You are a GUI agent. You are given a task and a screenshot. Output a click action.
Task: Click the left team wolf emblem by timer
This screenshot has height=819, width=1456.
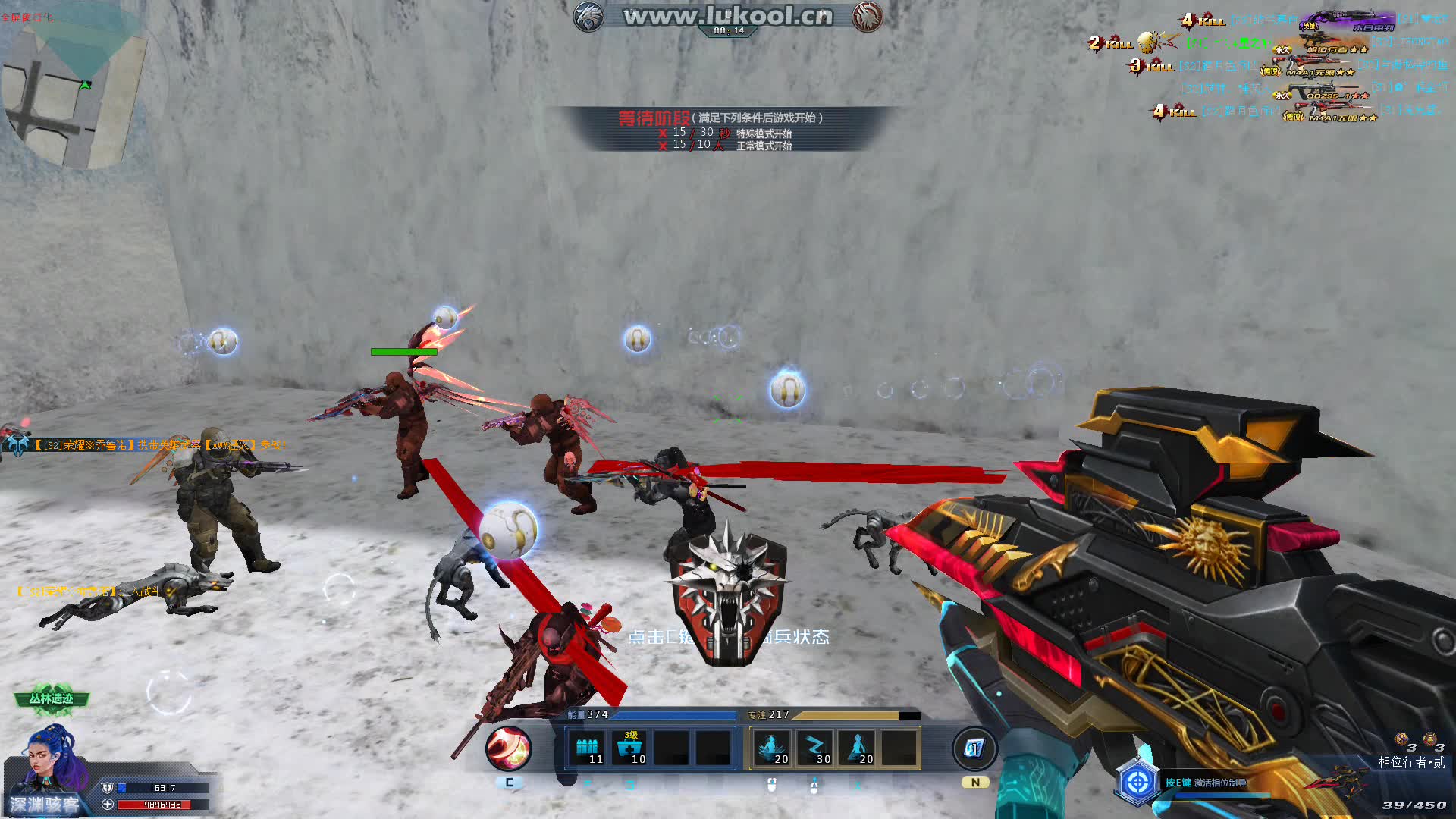[x=588, y=17]
